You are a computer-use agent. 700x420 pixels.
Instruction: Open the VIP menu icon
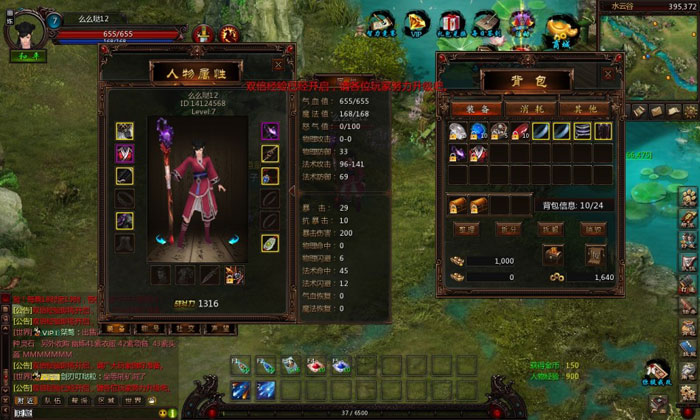(414, 22)
